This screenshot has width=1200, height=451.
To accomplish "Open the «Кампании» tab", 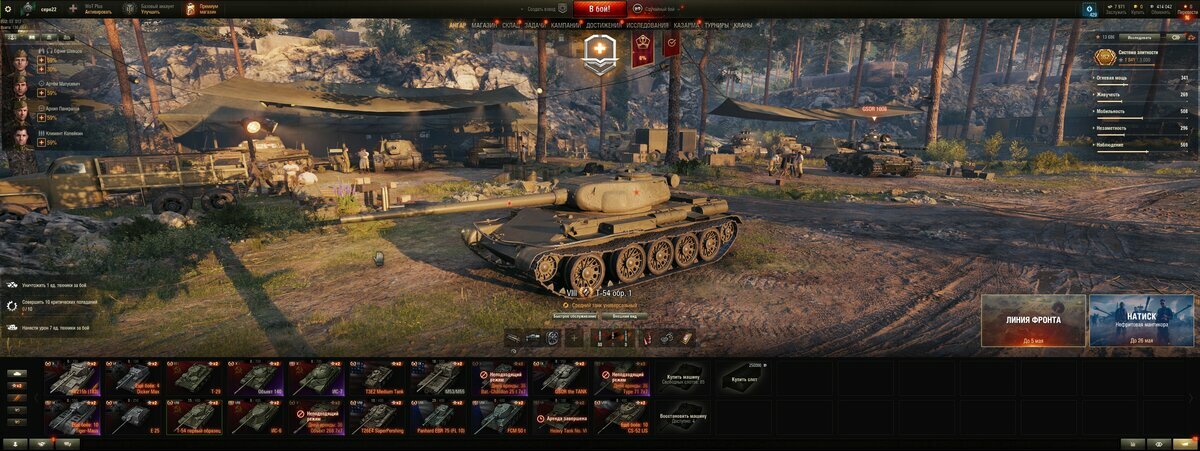I will (565, 24).
